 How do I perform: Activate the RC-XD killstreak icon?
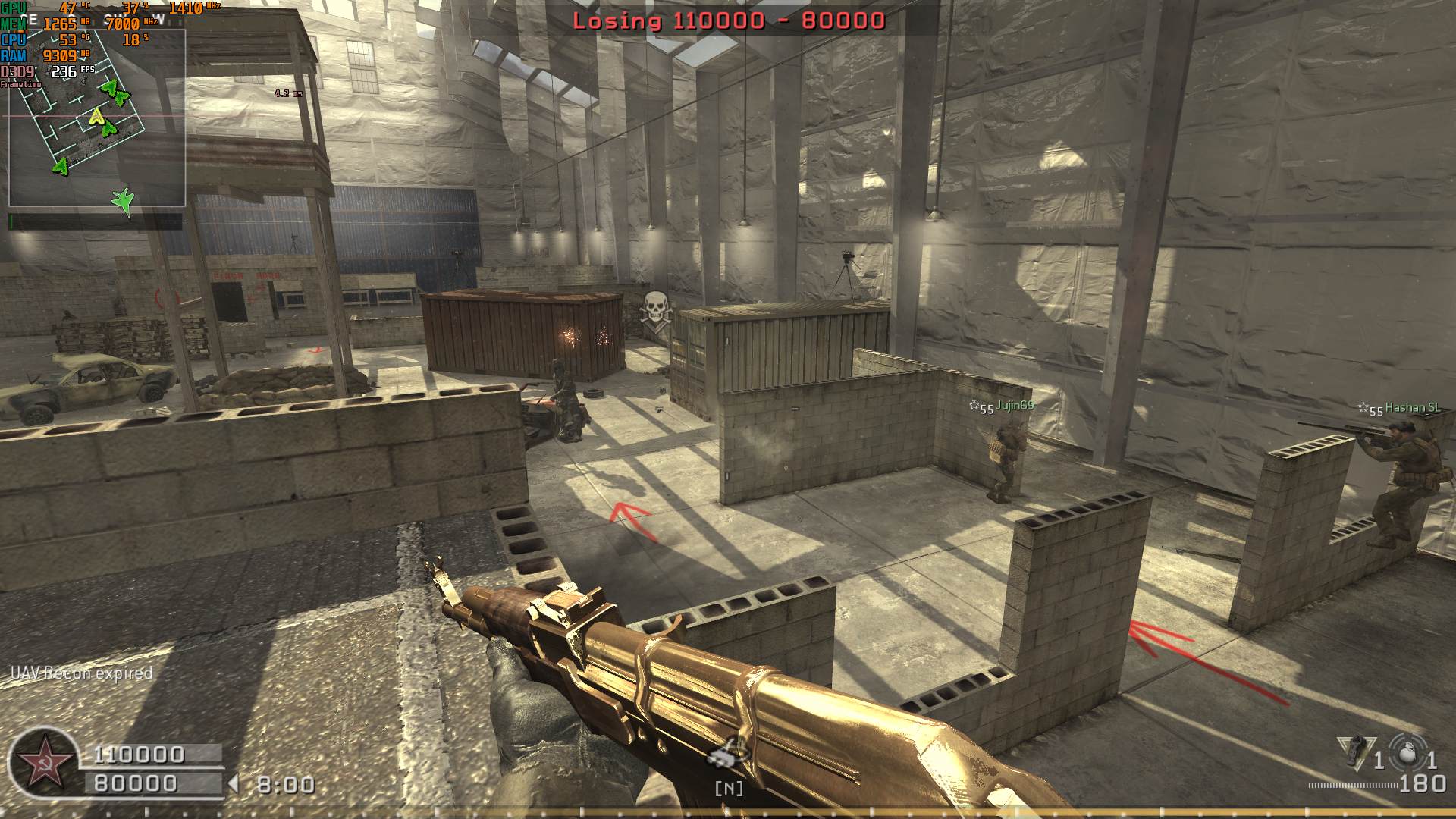coord(728,753)
